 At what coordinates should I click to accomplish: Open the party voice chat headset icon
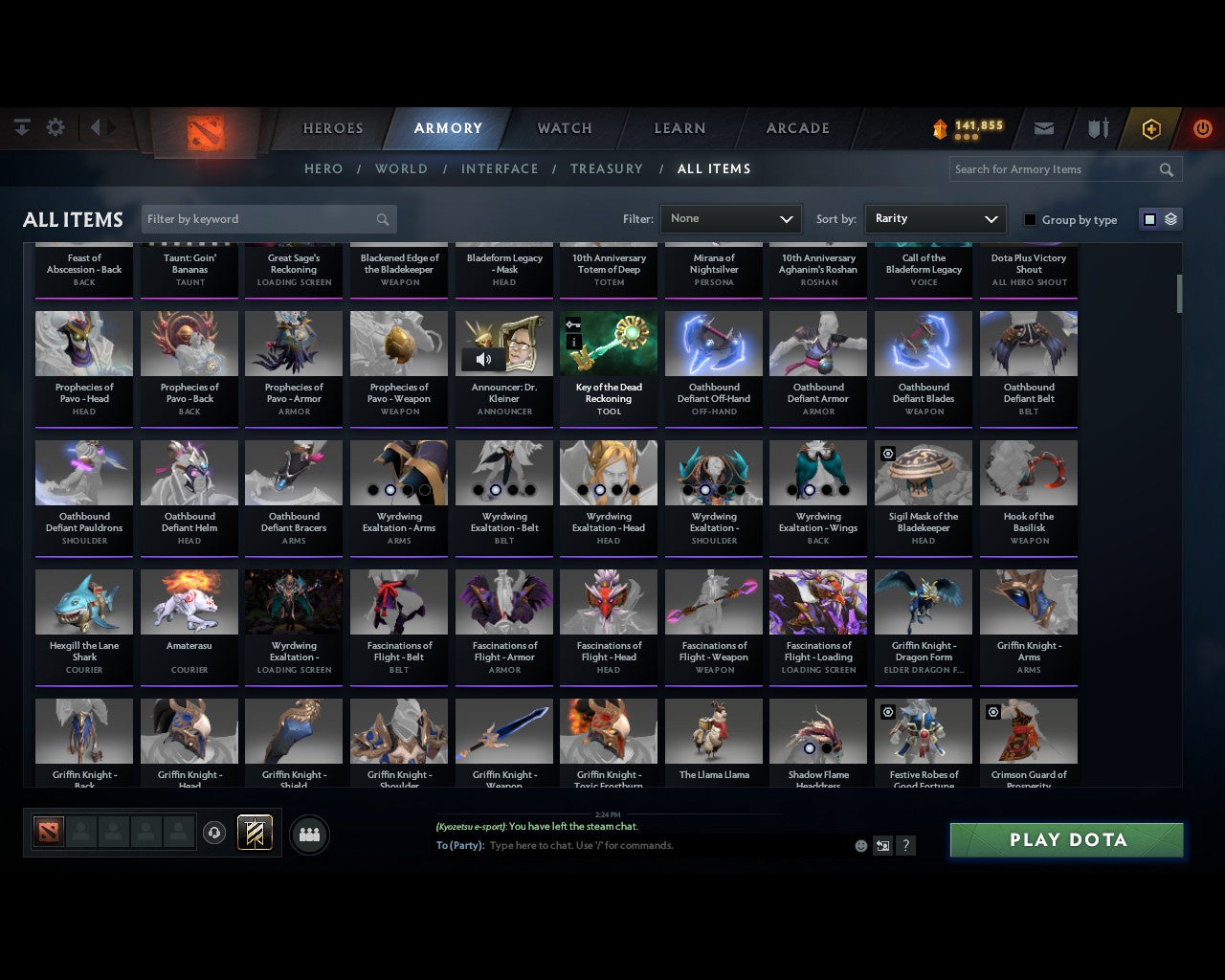(215, 832)
